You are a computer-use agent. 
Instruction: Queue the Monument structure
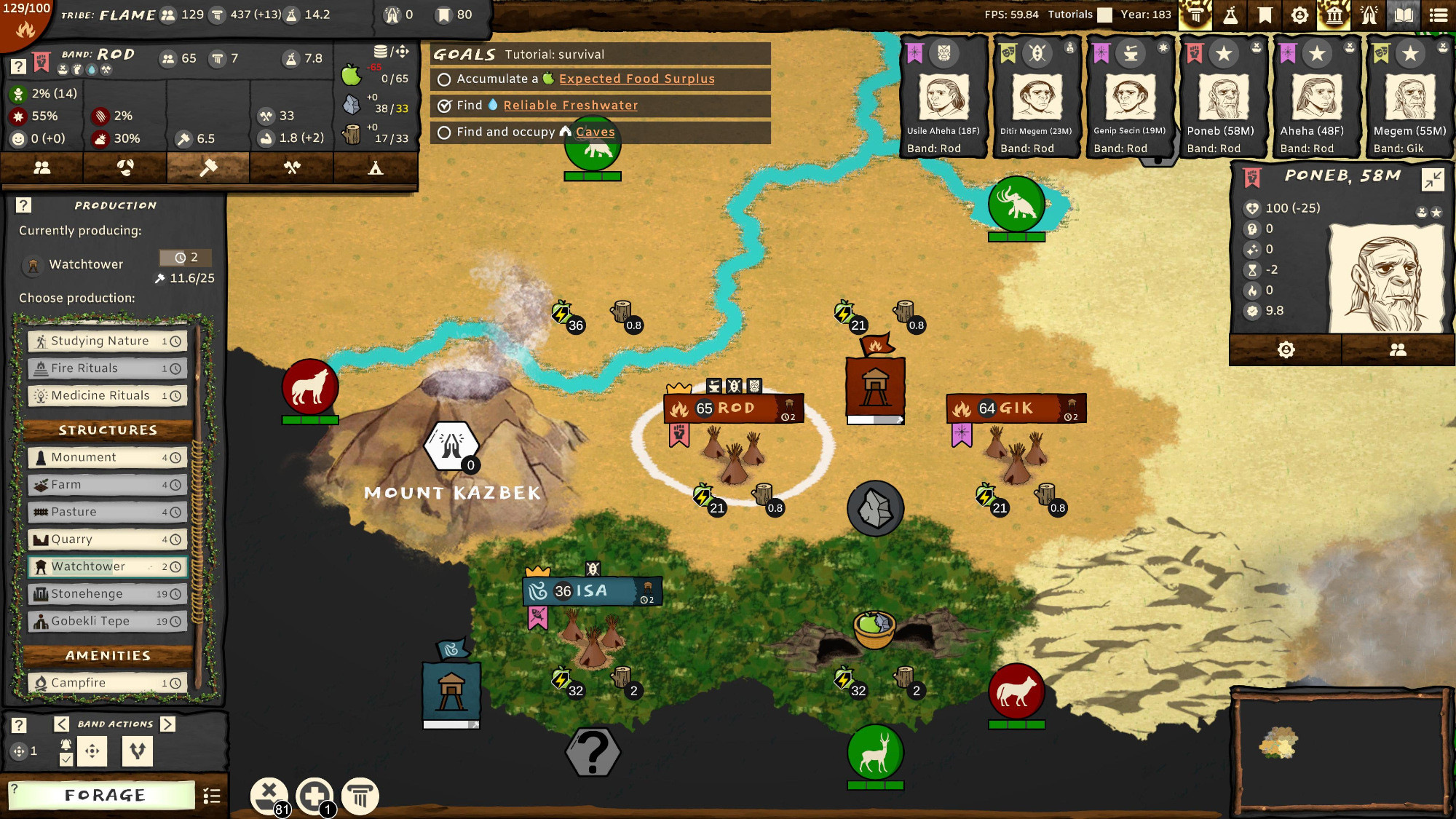[108, 457]
